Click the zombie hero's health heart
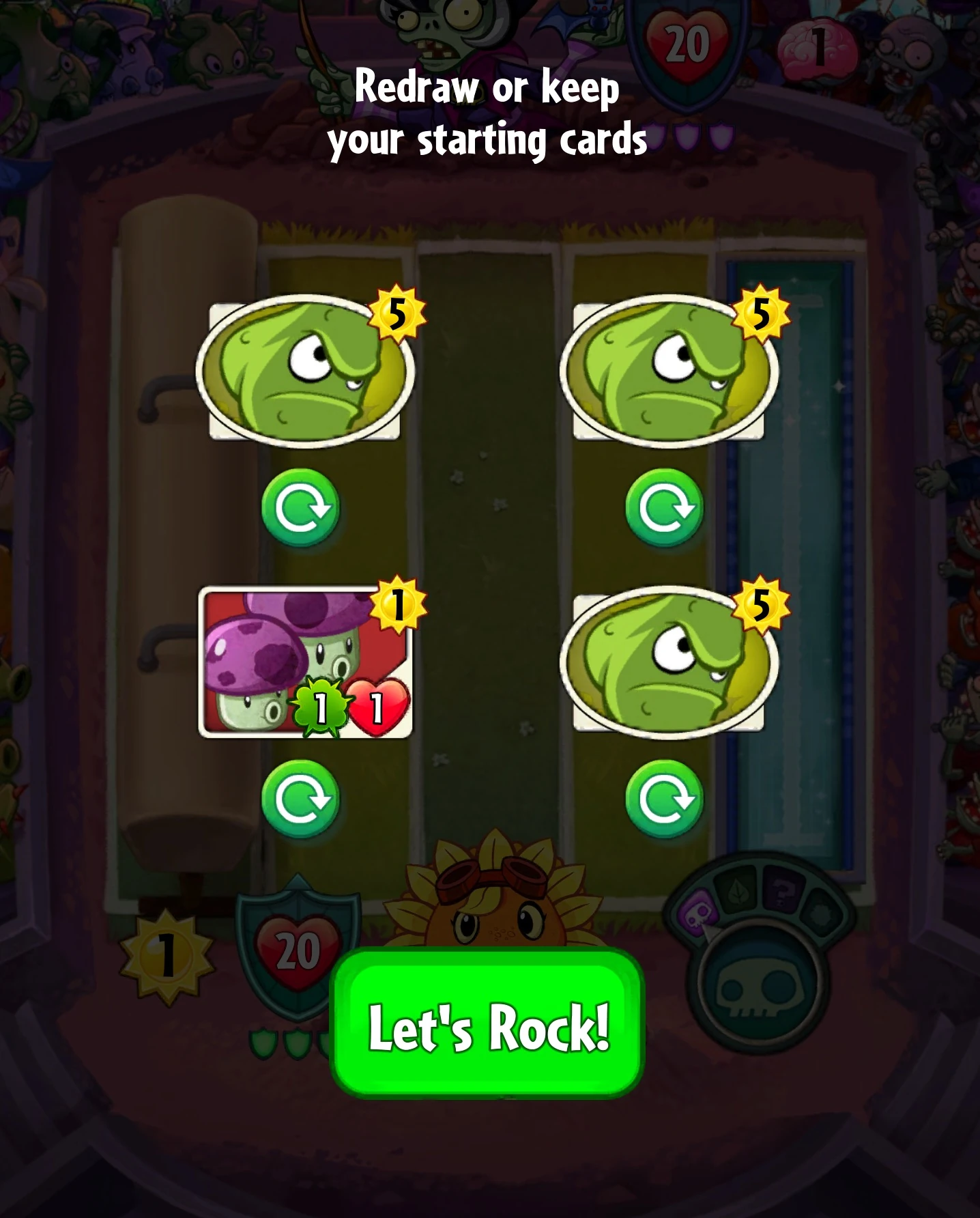Image resolution: width=980 pixels, height=1218 pixels. (x=684, y=41)
